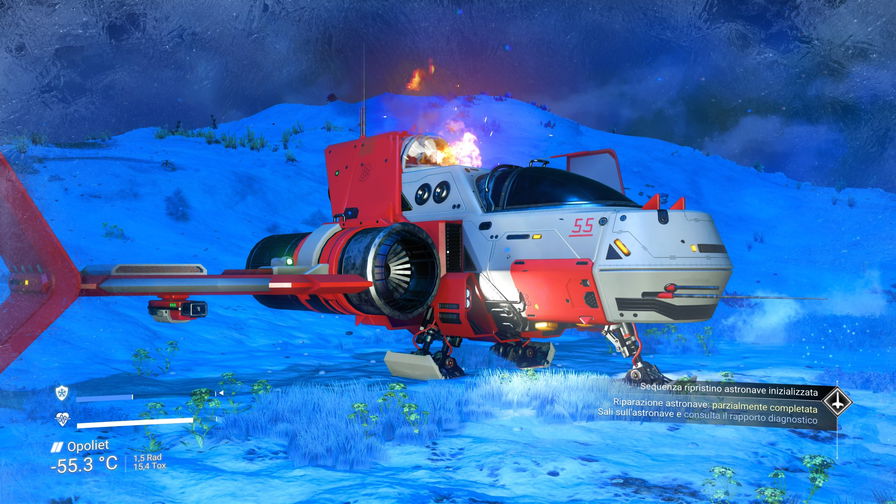896x504 pixels.
Task: Click the heart health icon beside the lower bar
Action: pos(62,420)
